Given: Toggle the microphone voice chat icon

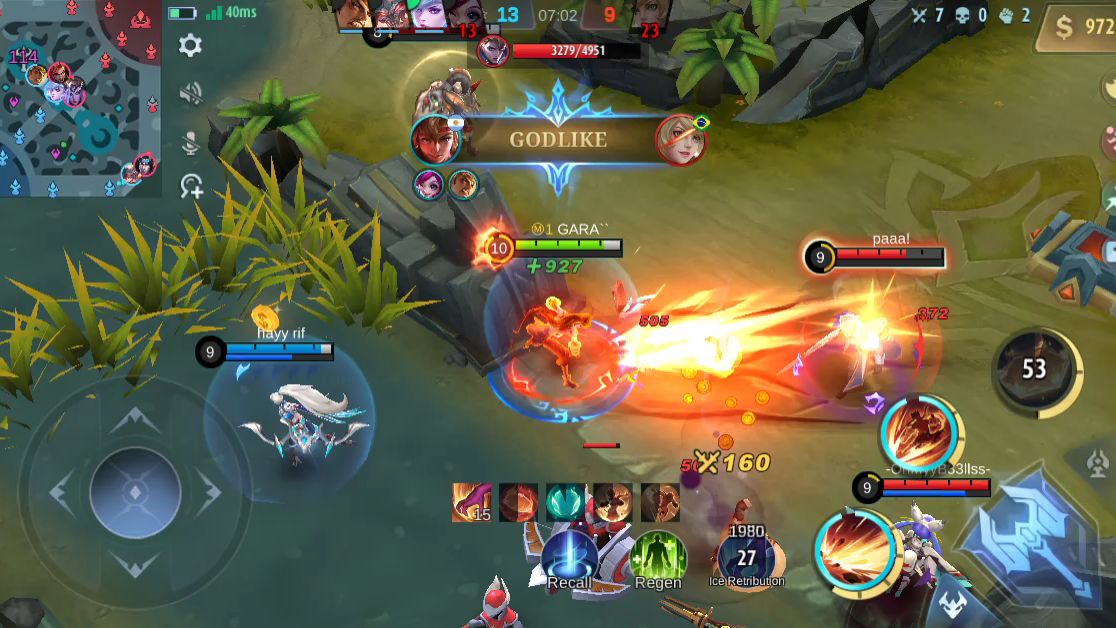Looking at the screenshot, I should (190, 142).
